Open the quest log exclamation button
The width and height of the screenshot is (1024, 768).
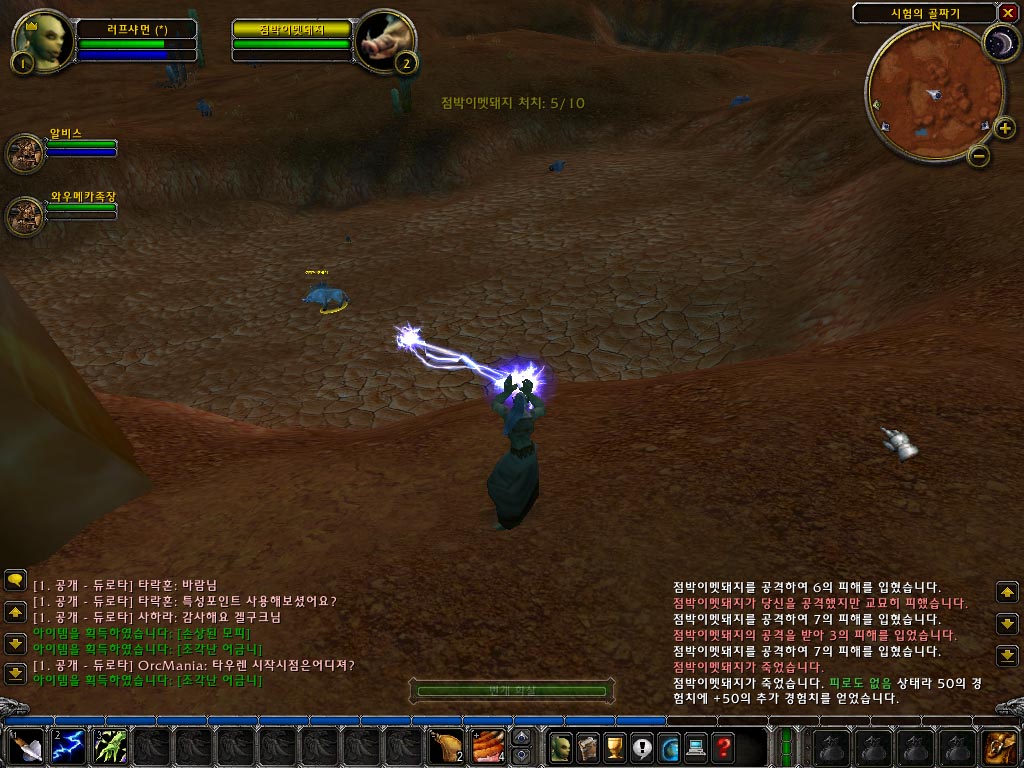tap(641, 747)
